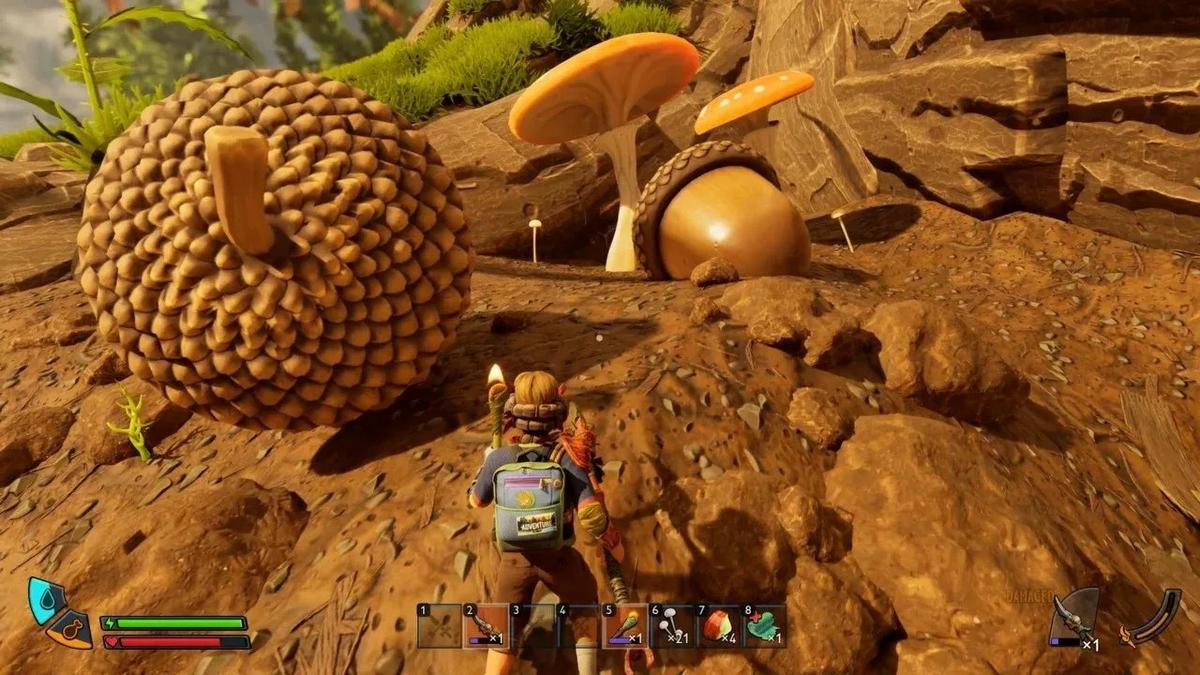
Task: Choose the red and yellow food chunk
Action: (718, 626)
